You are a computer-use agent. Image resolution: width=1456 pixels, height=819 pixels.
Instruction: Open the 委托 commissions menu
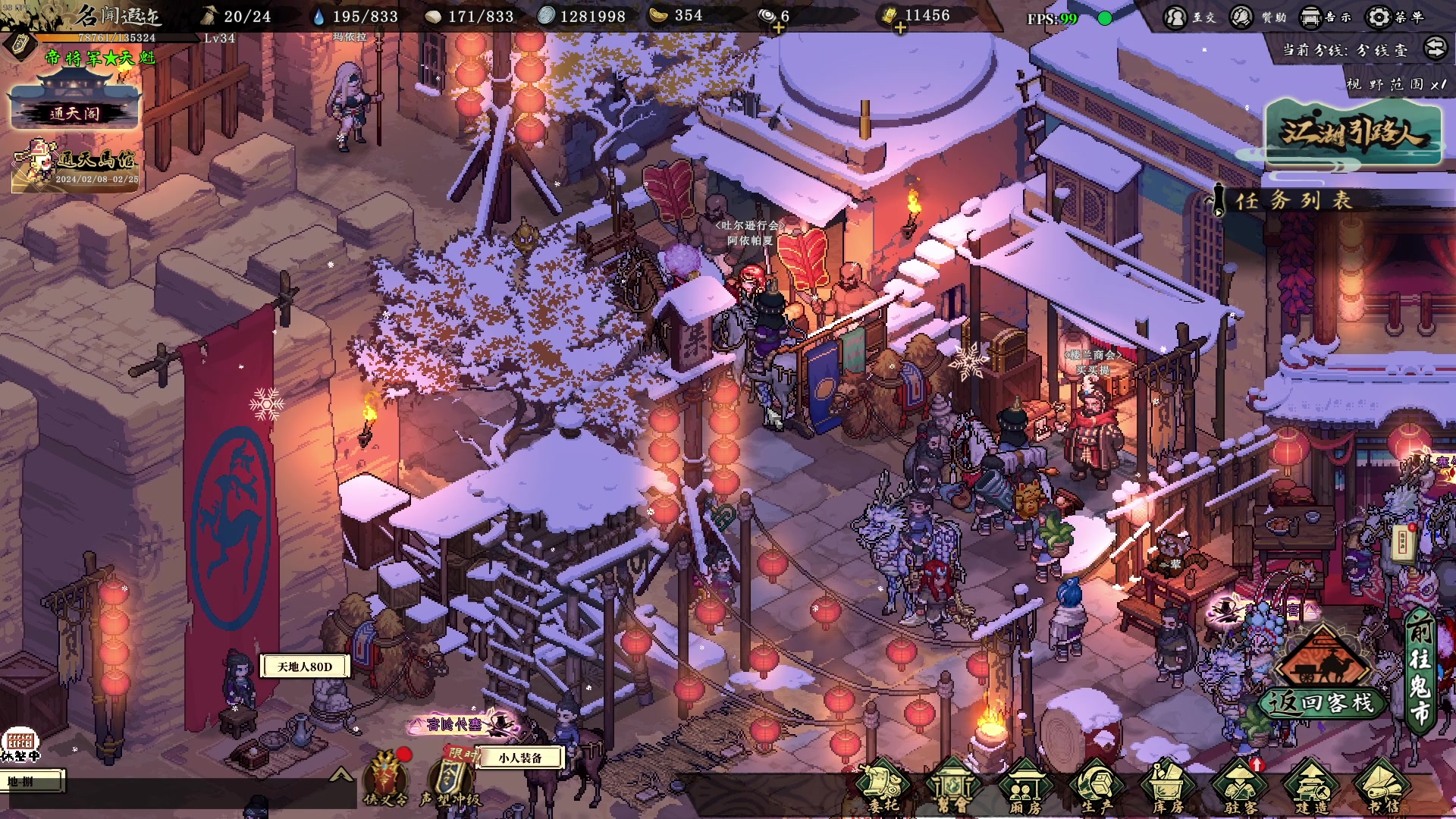pyautogui.click(x=883, y=786)
